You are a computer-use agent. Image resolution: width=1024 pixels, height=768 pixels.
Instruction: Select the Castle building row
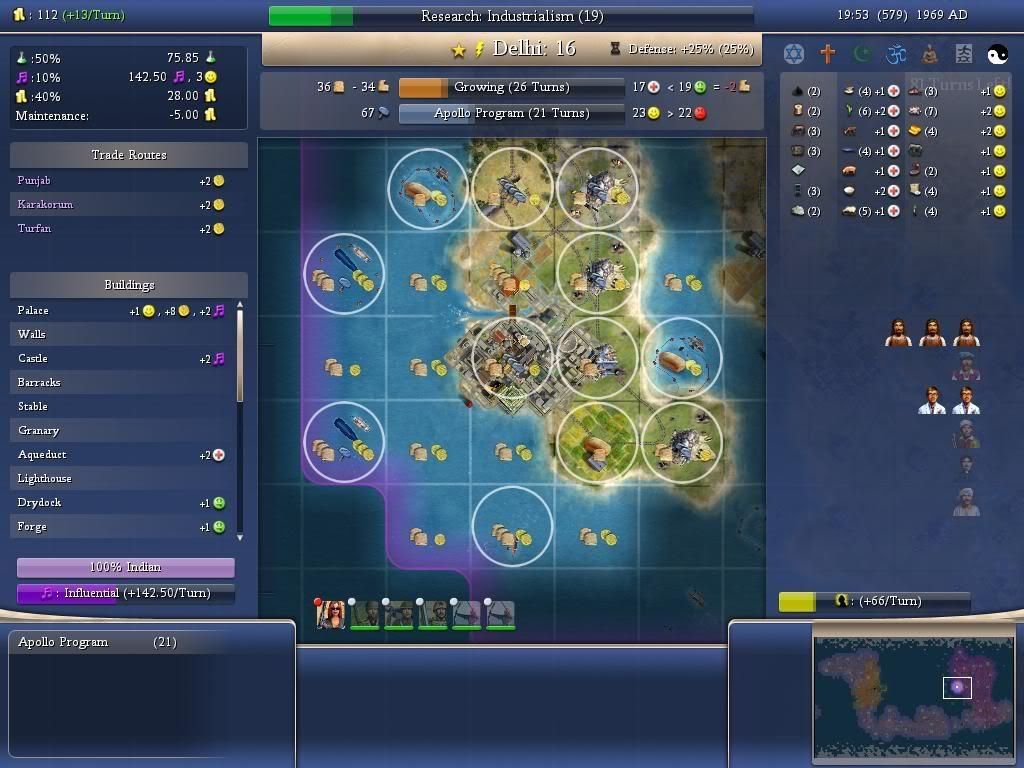click(120, 359)
